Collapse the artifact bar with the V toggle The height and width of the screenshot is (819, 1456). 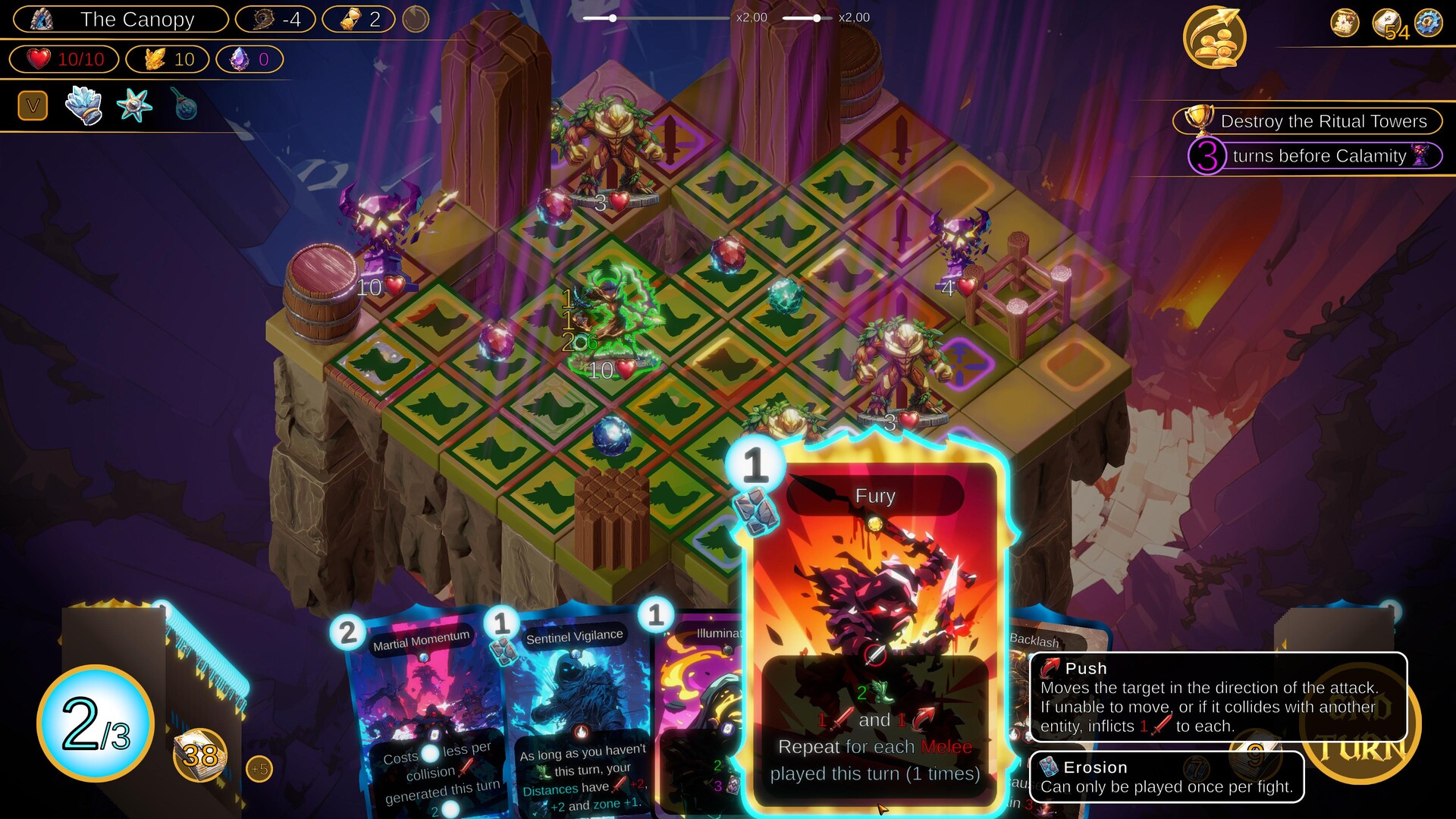[32, 105]
